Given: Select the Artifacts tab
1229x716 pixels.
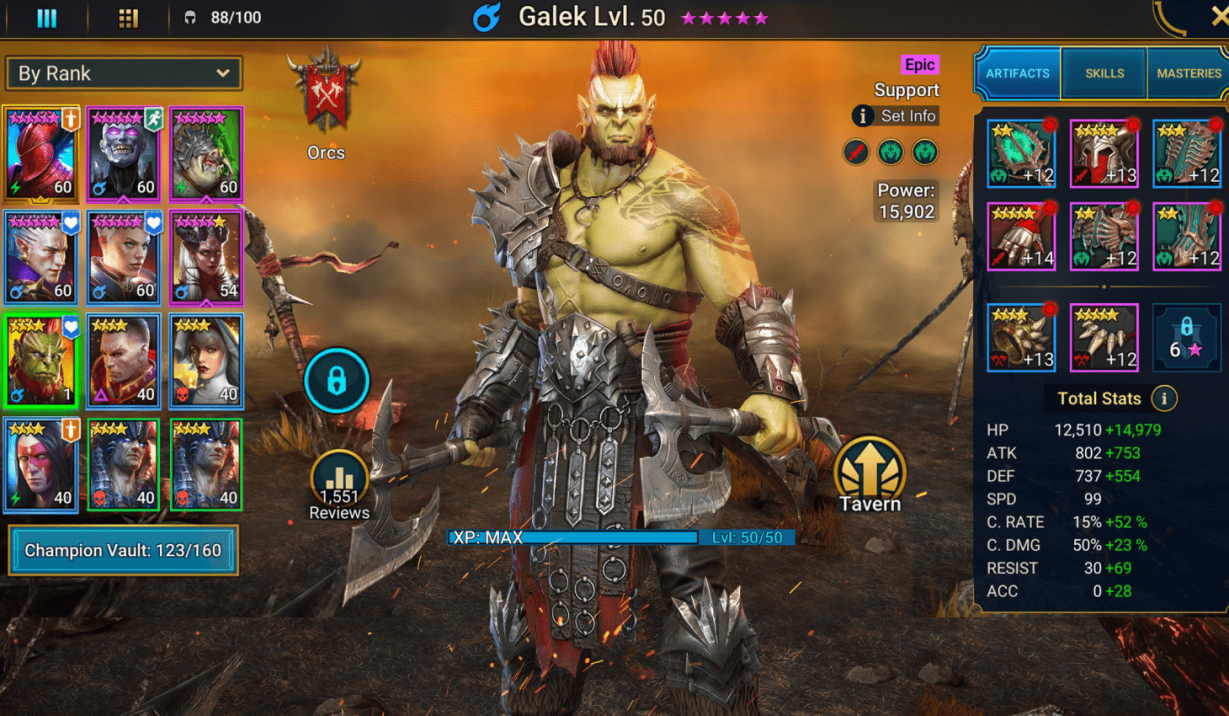Looking at the screenshot, I should (x=1018, y=73).
